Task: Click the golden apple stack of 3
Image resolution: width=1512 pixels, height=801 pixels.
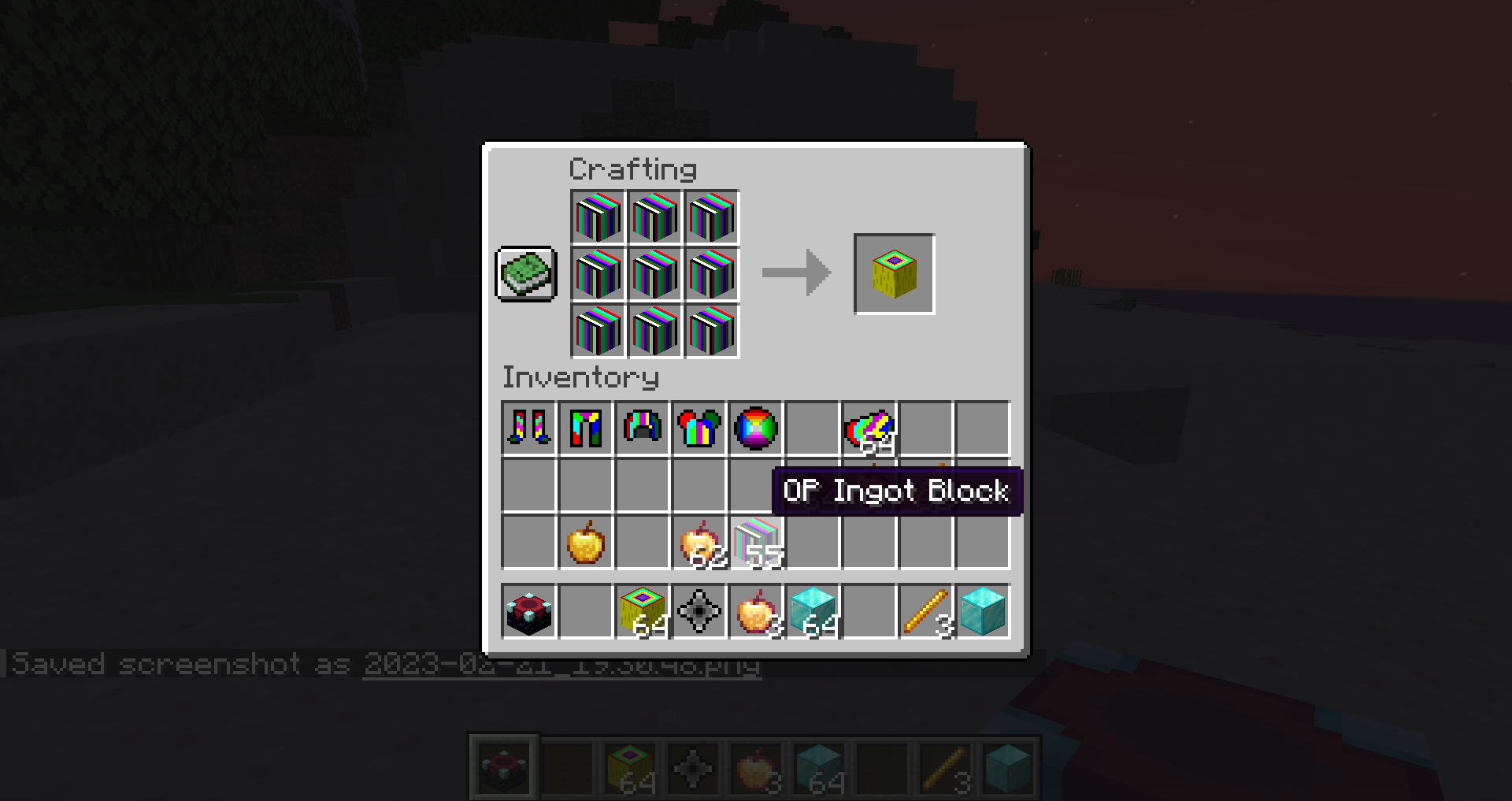Action: click(x=757, y=610)
